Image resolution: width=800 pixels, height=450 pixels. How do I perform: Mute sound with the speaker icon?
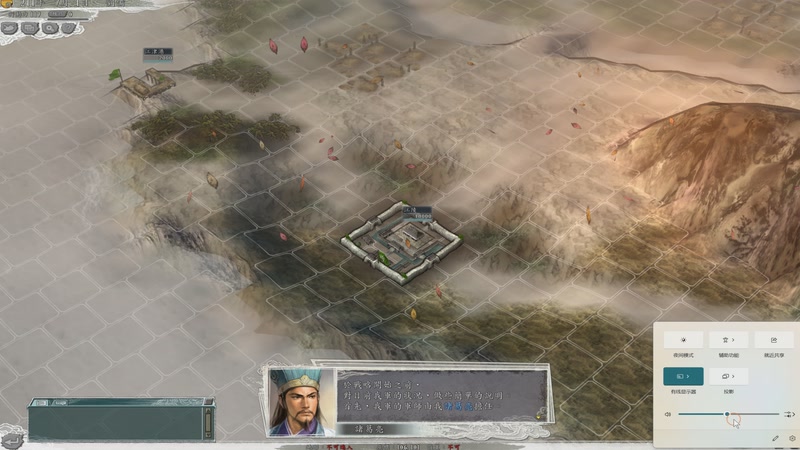(x=668, y=413)
